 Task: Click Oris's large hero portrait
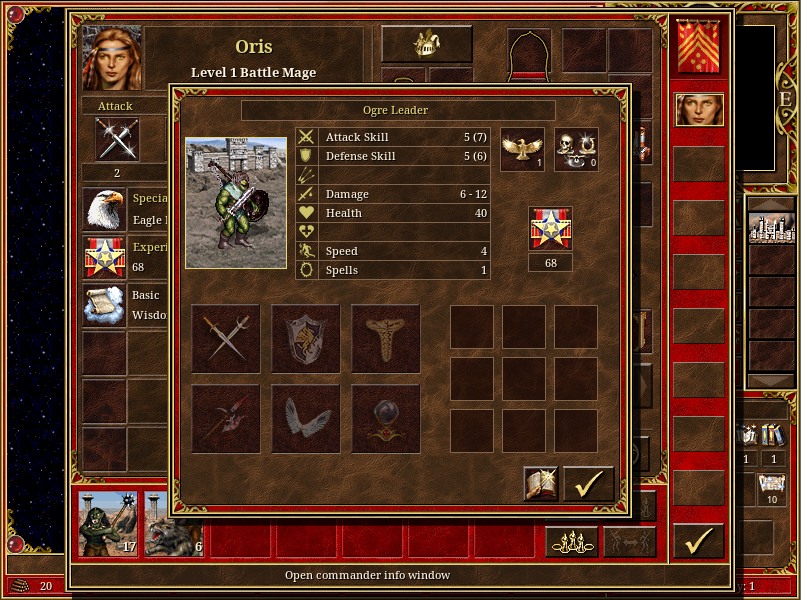click(x=112, y=58)
